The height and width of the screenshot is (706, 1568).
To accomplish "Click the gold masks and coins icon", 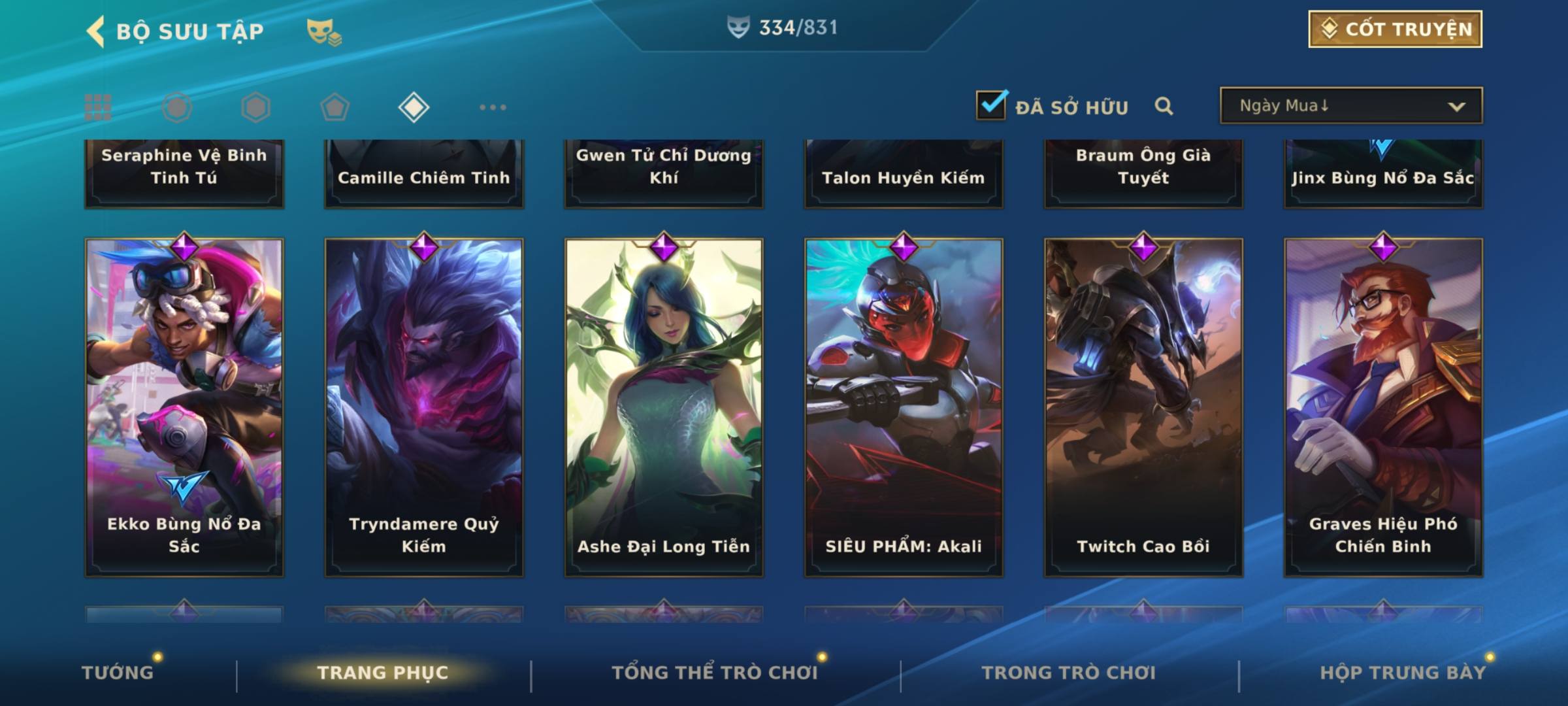I will point(324,31).
